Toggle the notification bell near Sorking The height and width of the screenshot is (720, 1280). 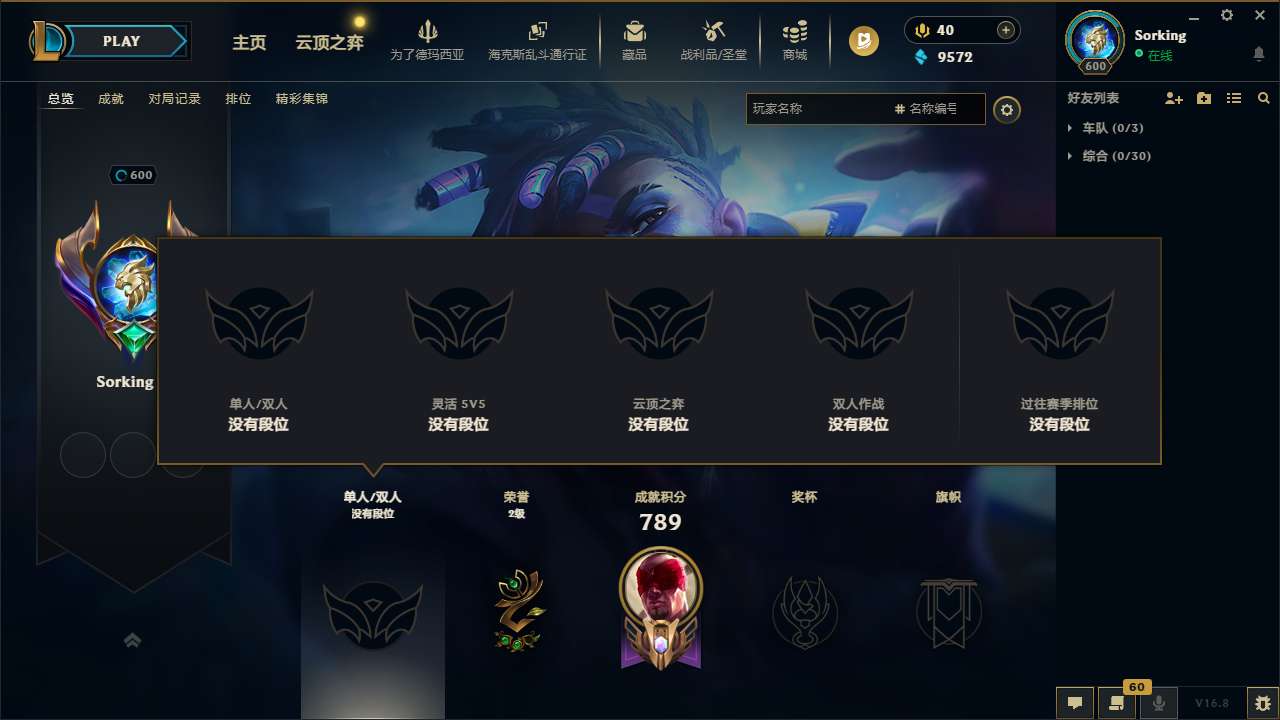click(1258, 51)
